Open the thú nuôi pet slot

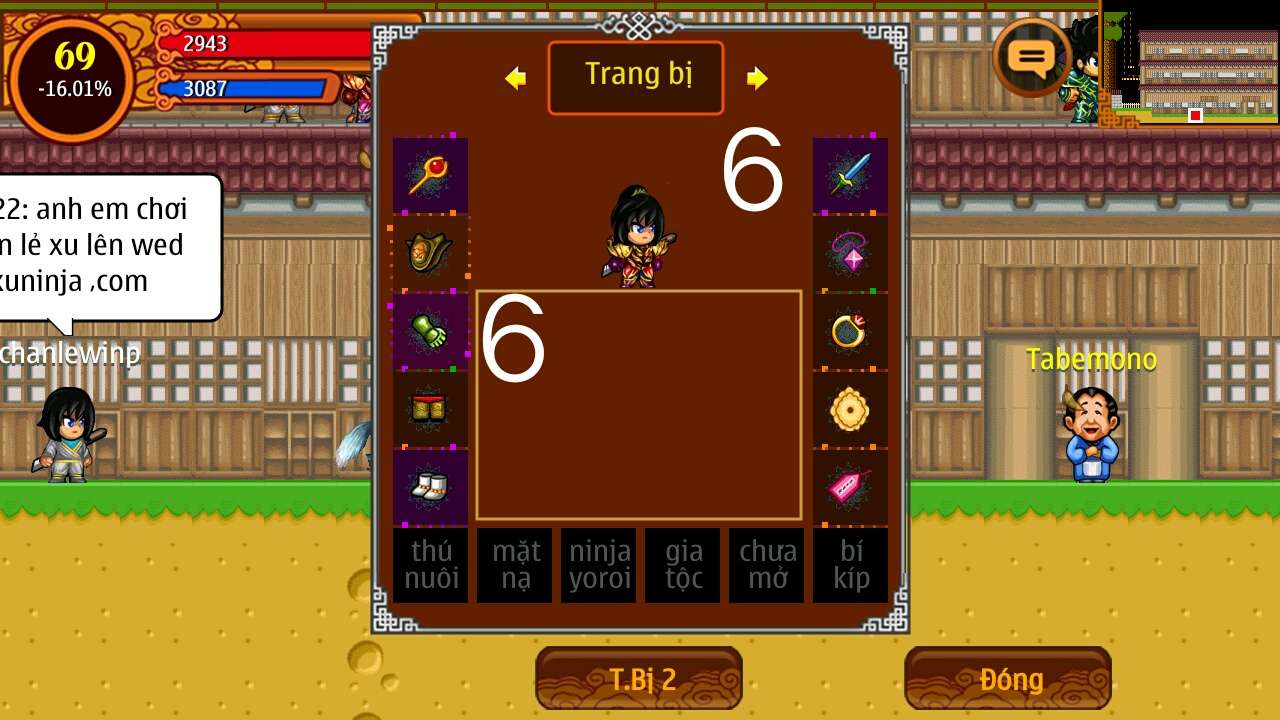coord(430,565)
